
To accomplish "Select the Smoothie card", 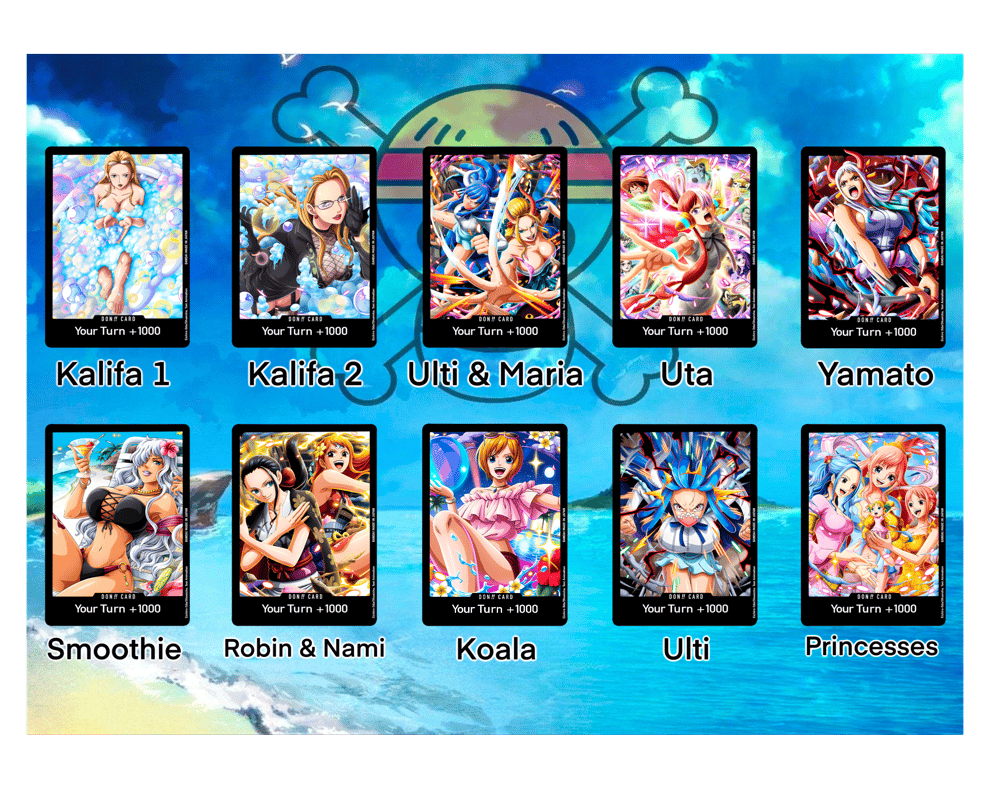I will [x=118, y=524].
